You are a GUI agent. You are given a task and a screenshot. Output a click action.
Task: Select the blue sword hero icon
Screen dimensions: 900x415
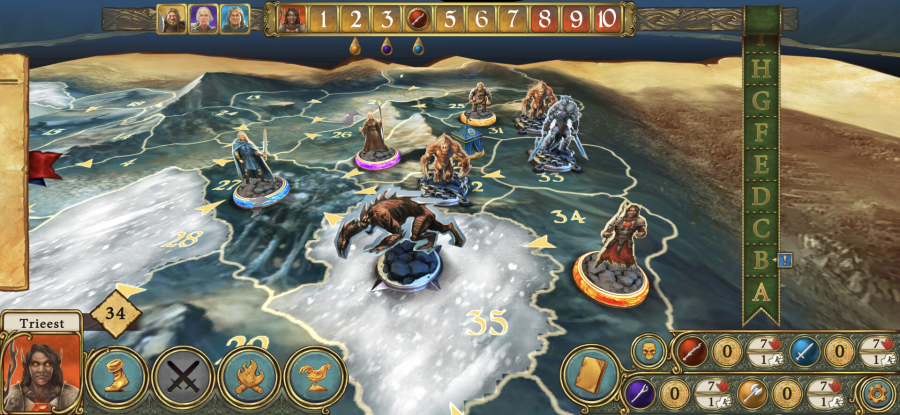[x=805, y=351]
